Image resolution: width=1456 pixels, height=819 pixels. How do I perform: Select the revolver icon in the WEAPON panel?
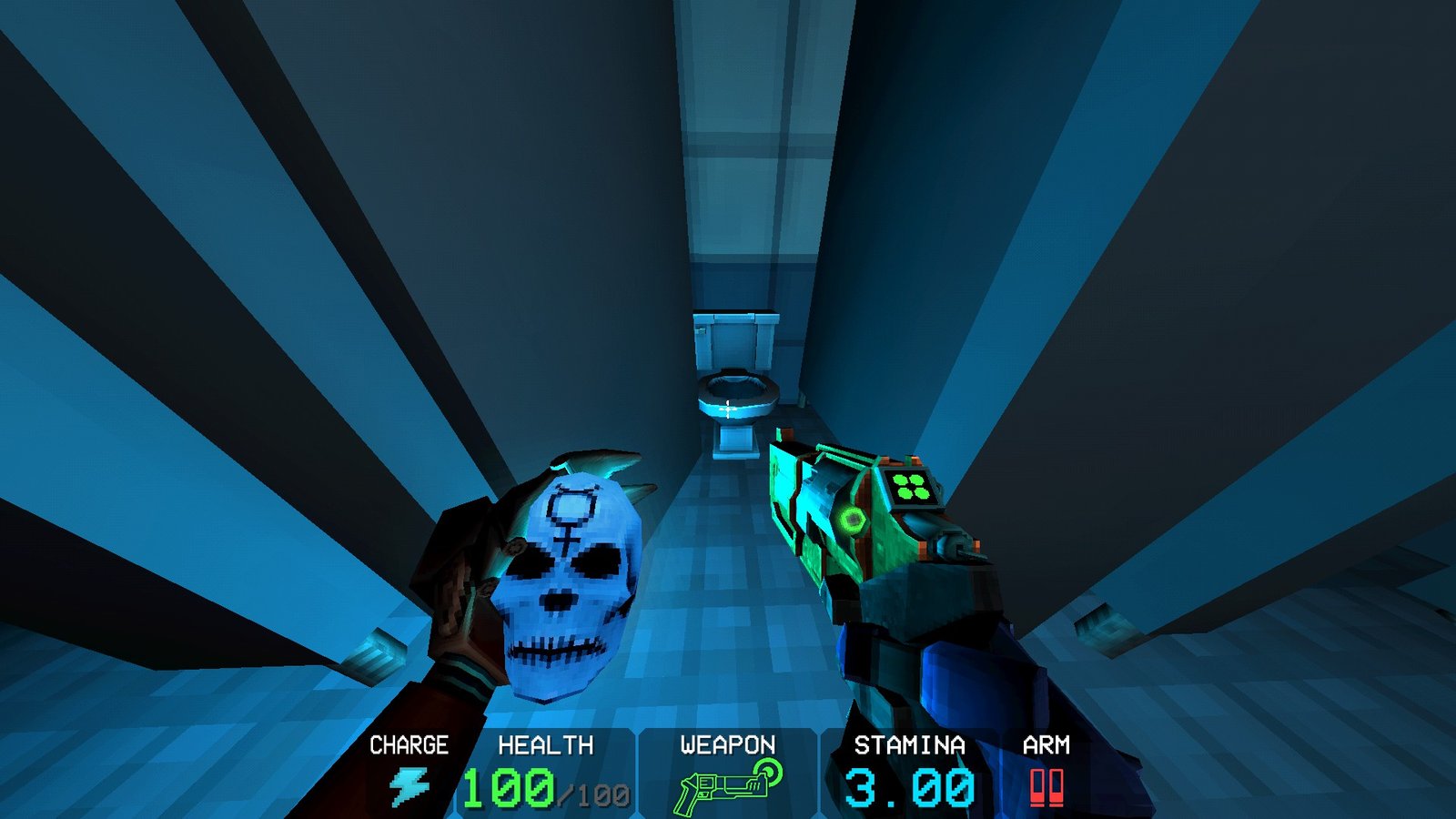point(723,784)
